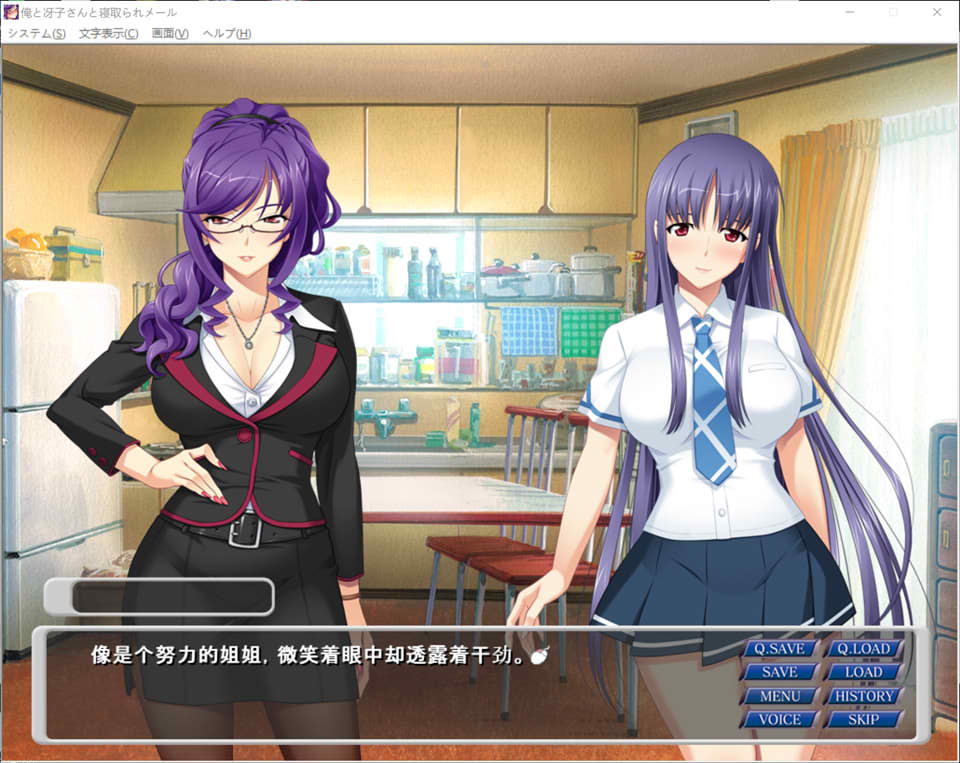
Task: Open the ヘルプ(H) menu
Action: (227, 33)
